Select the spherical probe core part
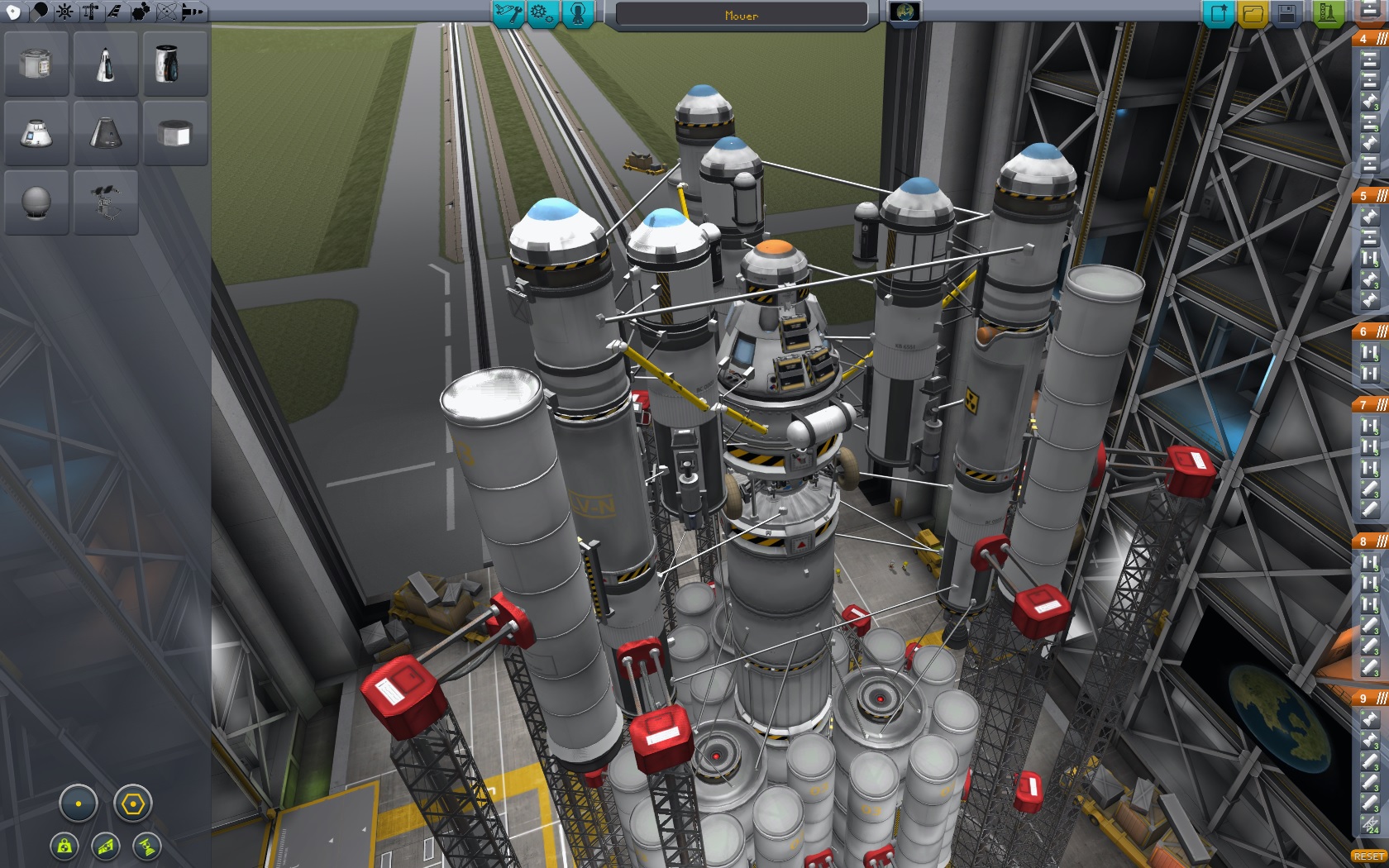 pyautogui.click(x=36, y=203)
